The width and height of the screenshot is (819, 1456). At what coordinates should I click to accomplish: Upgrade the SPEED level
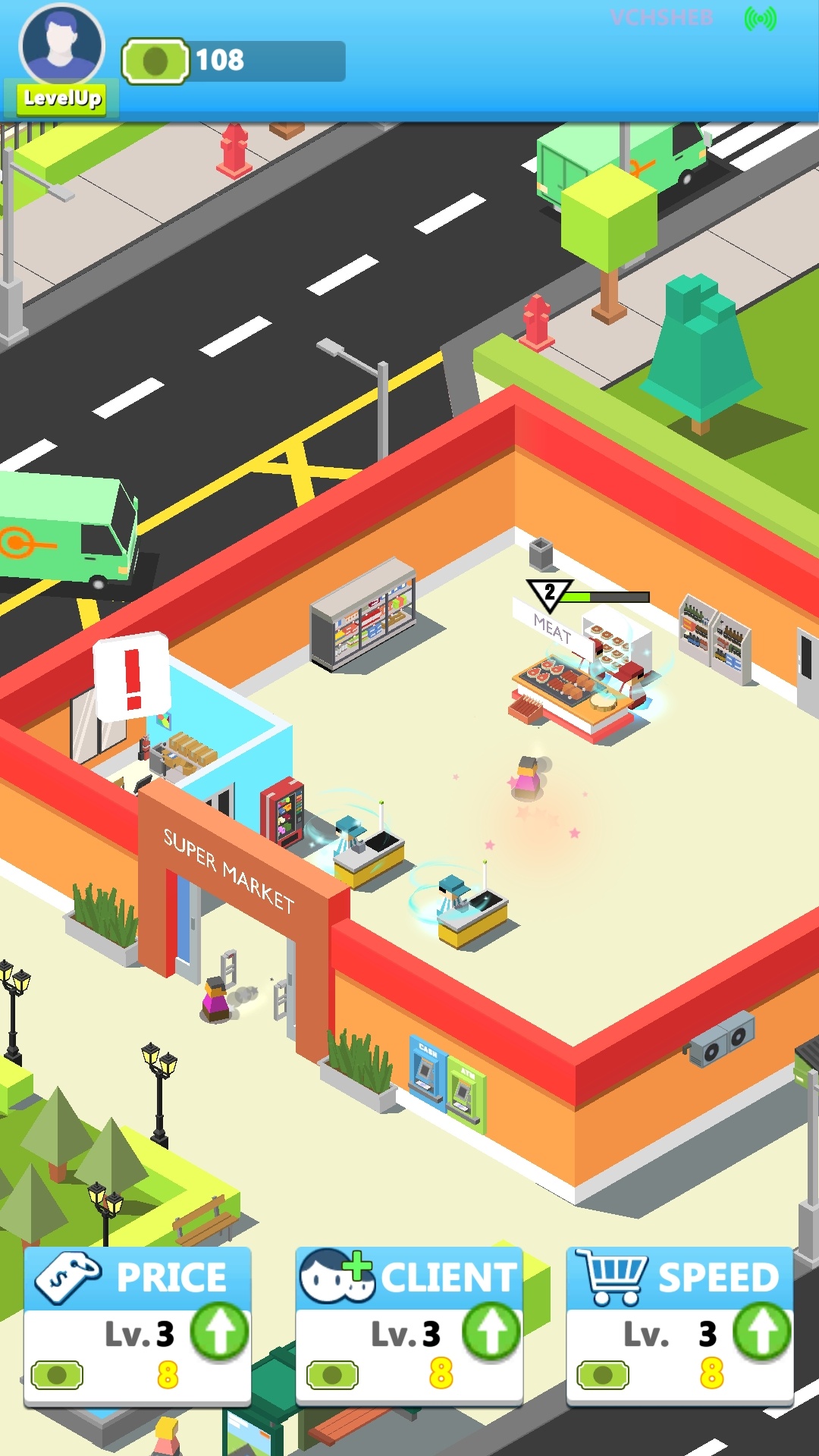[x=761, y=1331]
